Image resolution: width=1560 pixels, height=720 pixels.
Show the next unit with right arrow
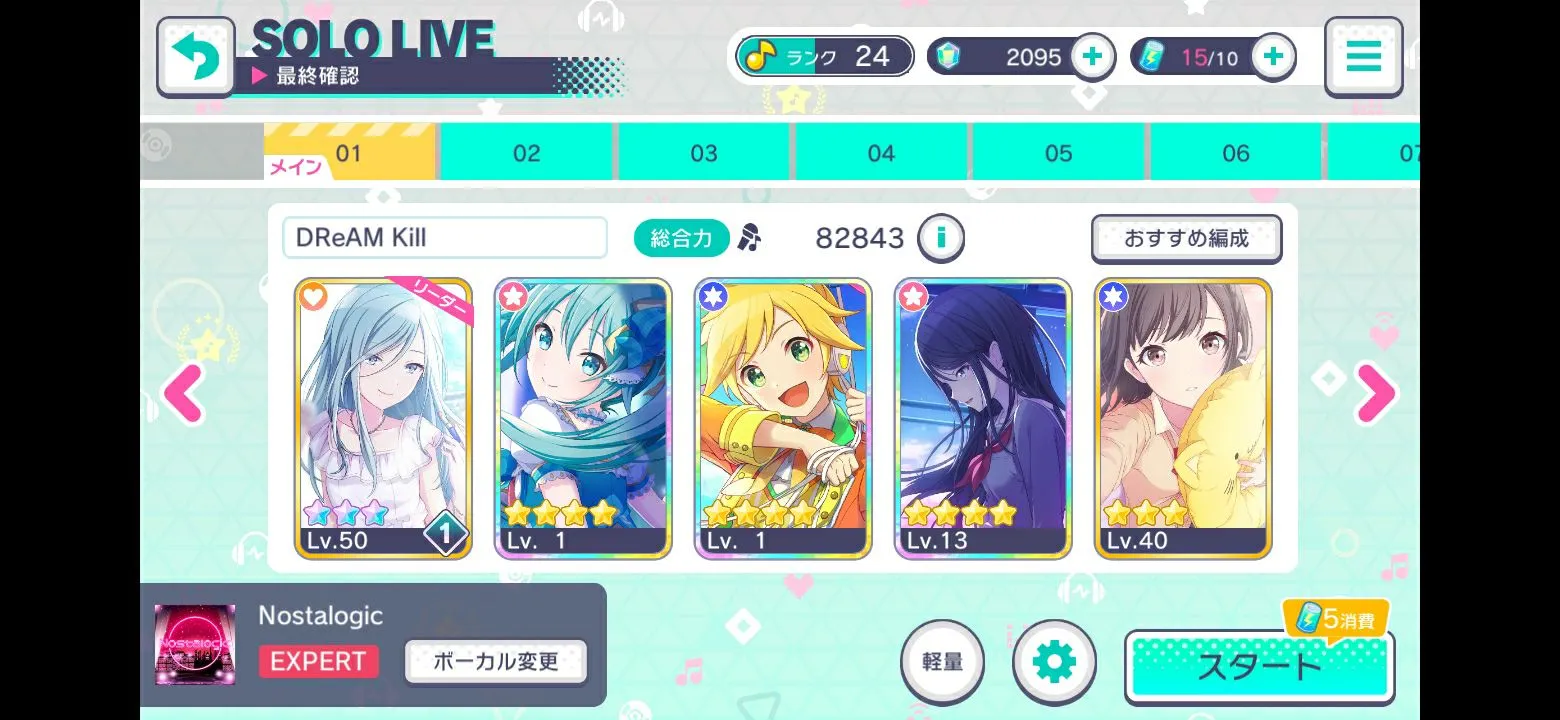point(1375,394)
